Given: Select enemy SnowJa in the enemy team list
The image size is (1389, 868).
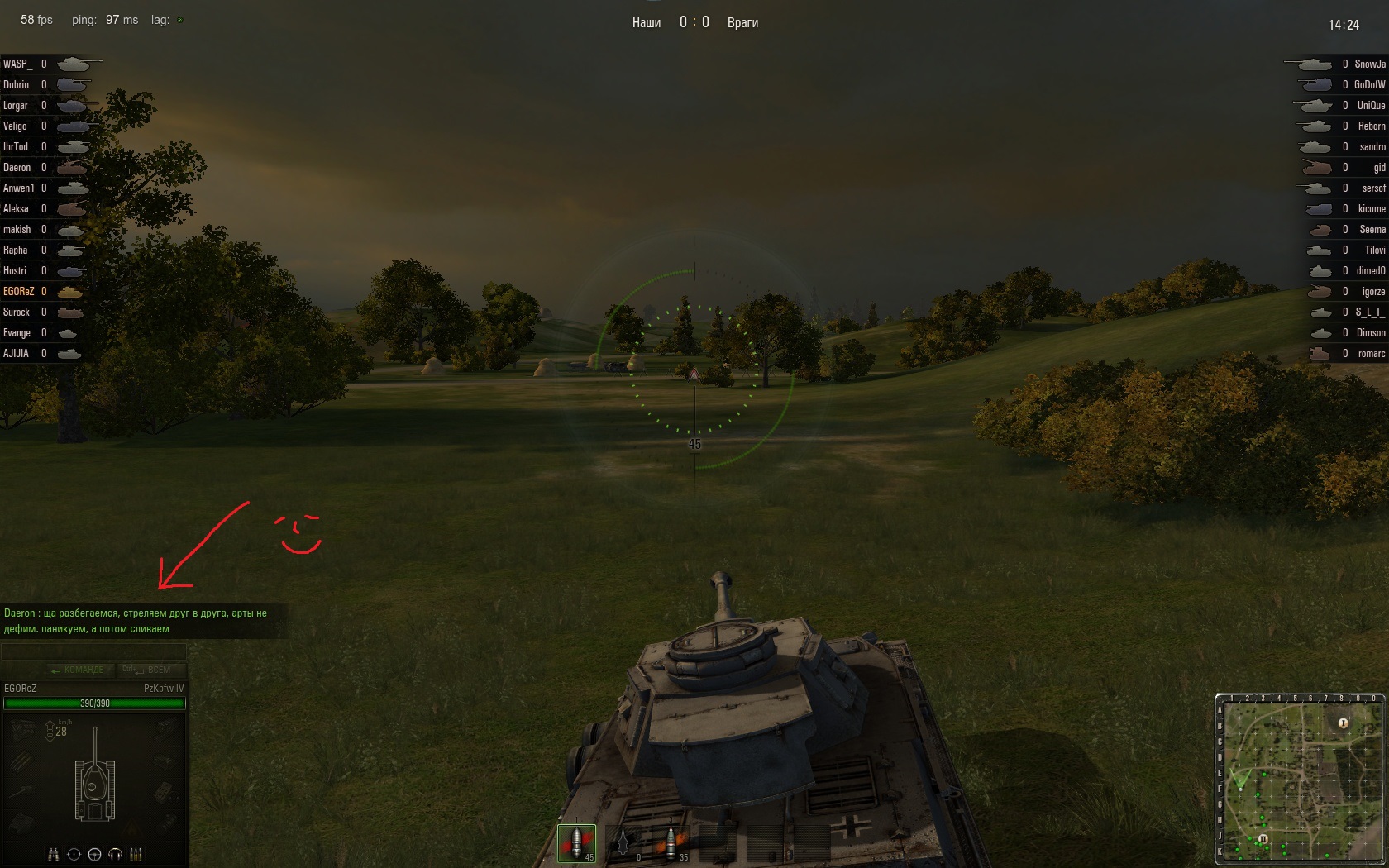Looking at the screenshot, I should click(1370, 64).
